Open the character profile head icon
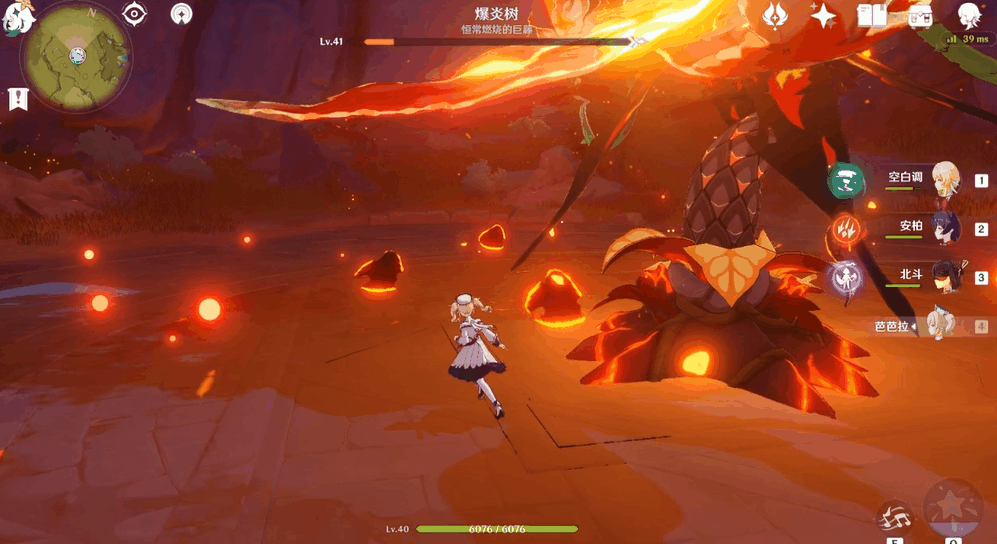Screen dimensions: 997x544 pyautogui.click(x=968, y=15)
